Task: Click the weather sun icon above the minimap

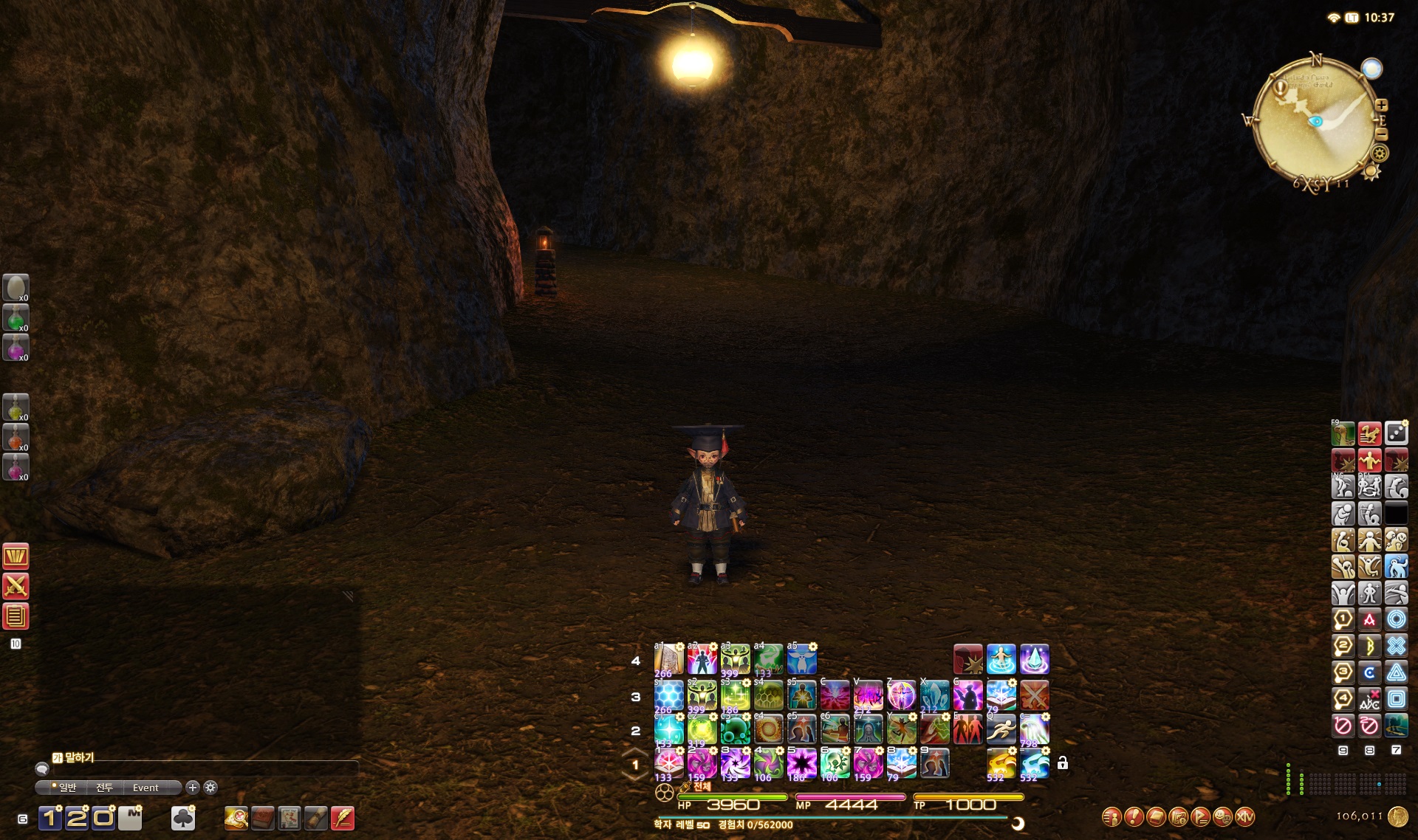Action: 1371,69
